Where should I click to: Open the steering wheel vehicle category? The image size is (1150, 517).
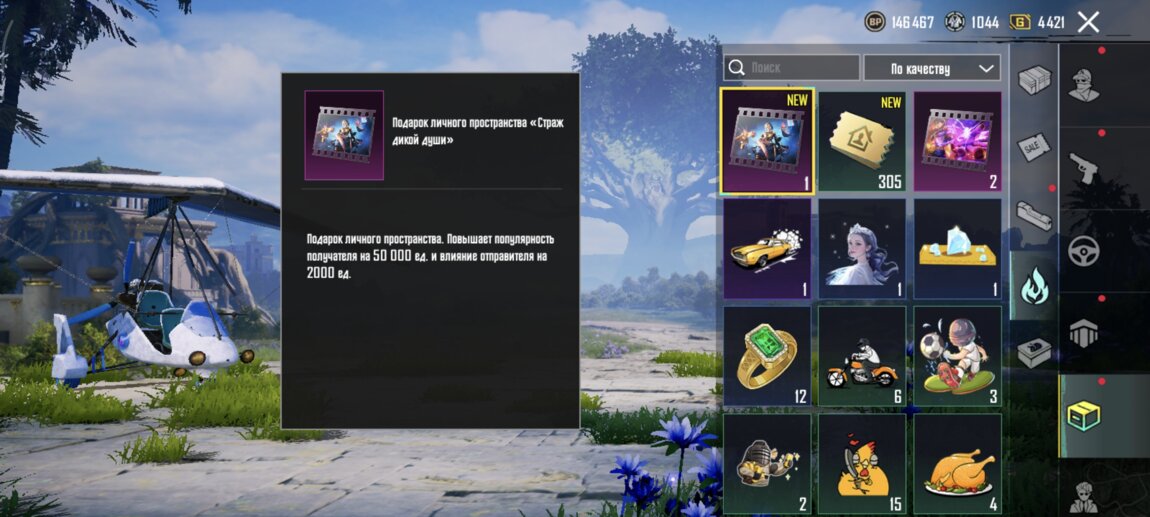(x=1084, y=250)
